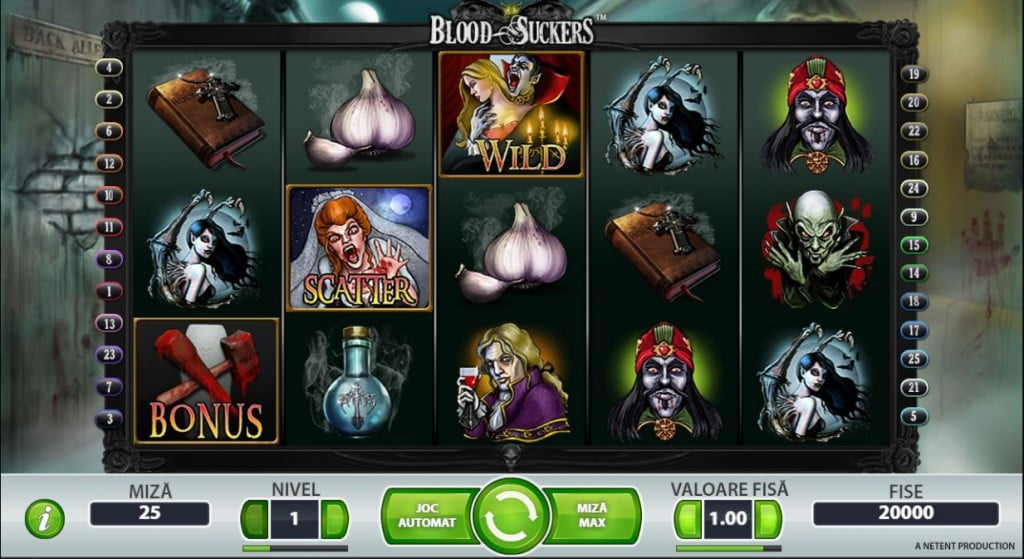Open the green info paytable icon

tap(44, 518)
